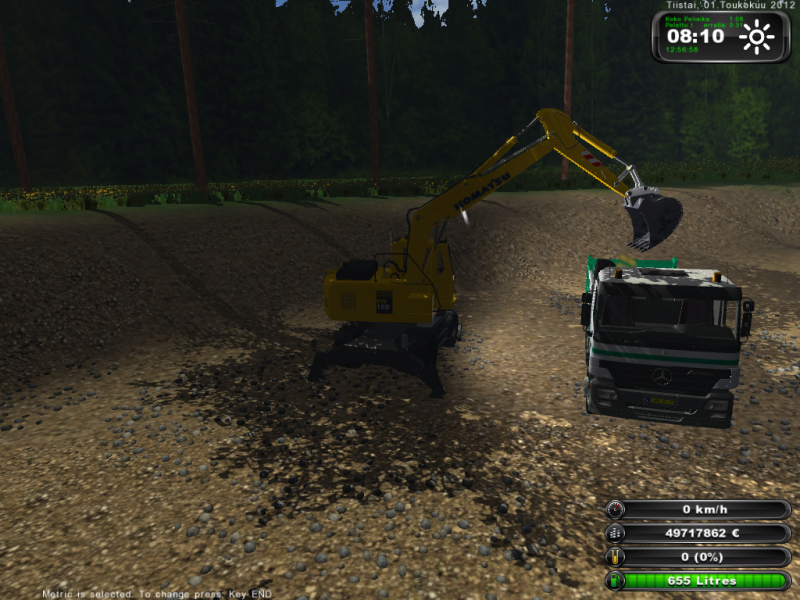Select the speedometer icon beside 0 km/h
The height and width of the screenshot is (600, 800).
pyautogui.click(x=615, y=510)
